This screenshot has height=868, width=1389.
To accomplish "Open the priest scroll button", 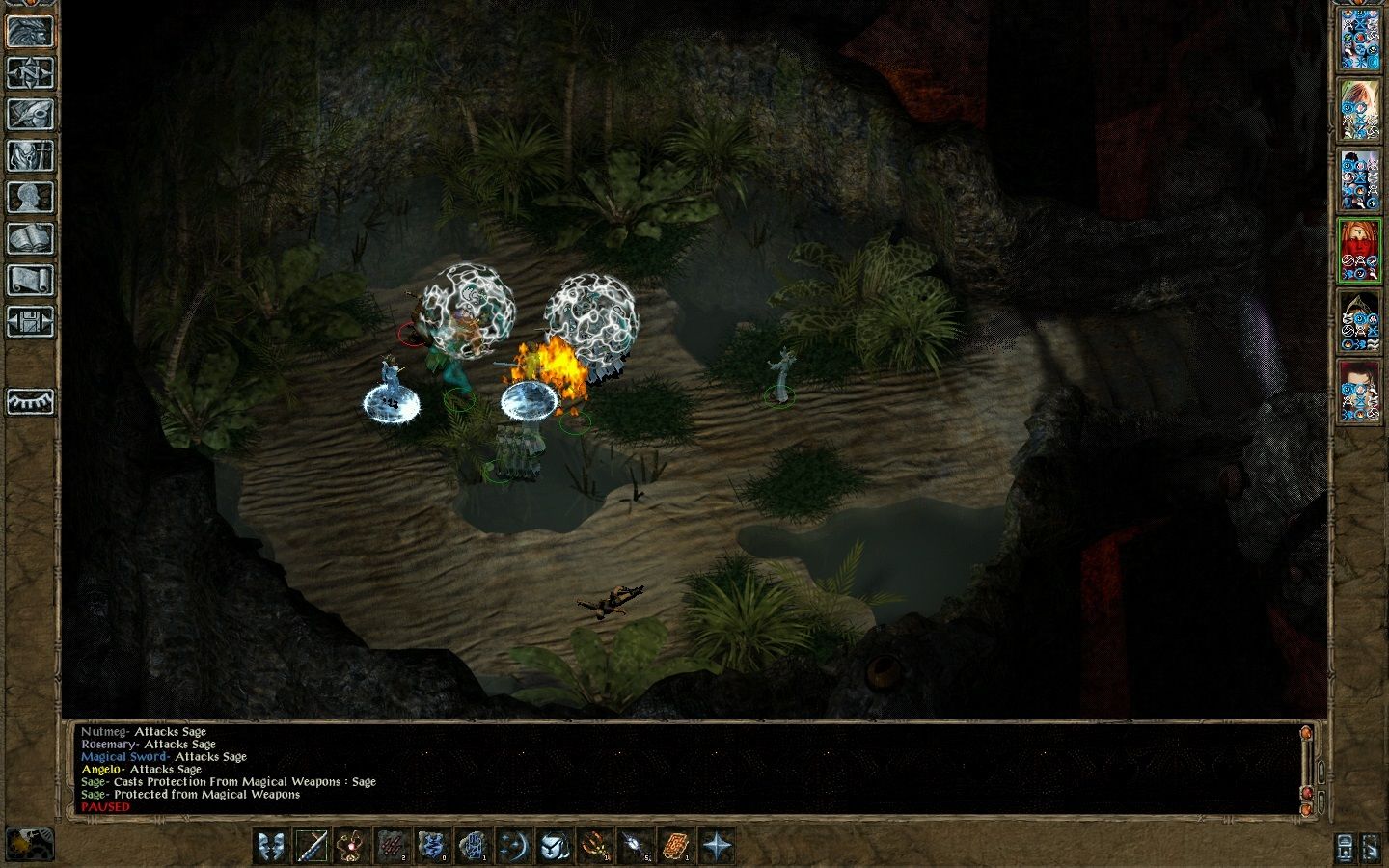I will 30,280.
